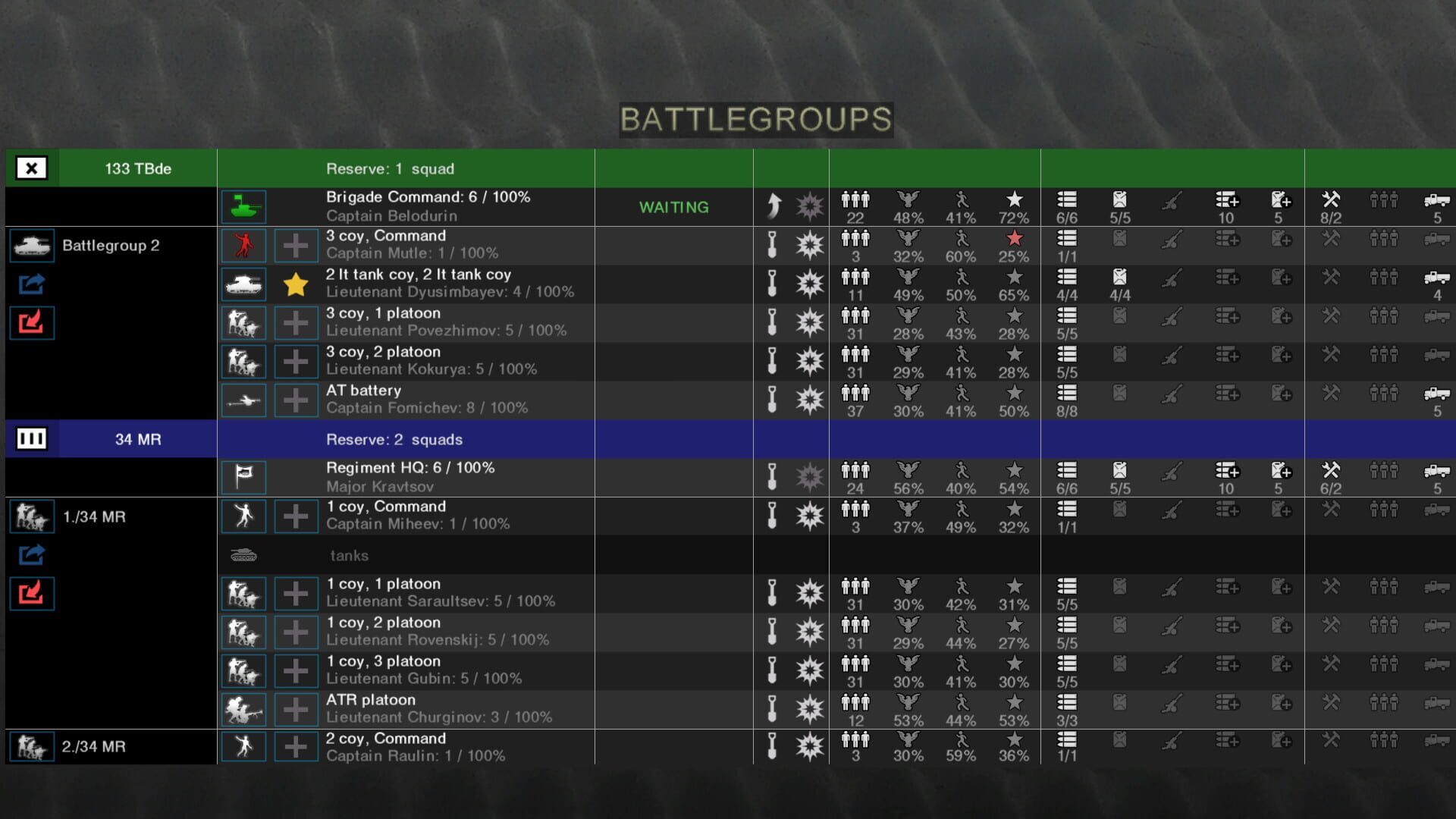
Task: Select the ATR platoon anti-tank rifle icon
Action: point(243,708)
